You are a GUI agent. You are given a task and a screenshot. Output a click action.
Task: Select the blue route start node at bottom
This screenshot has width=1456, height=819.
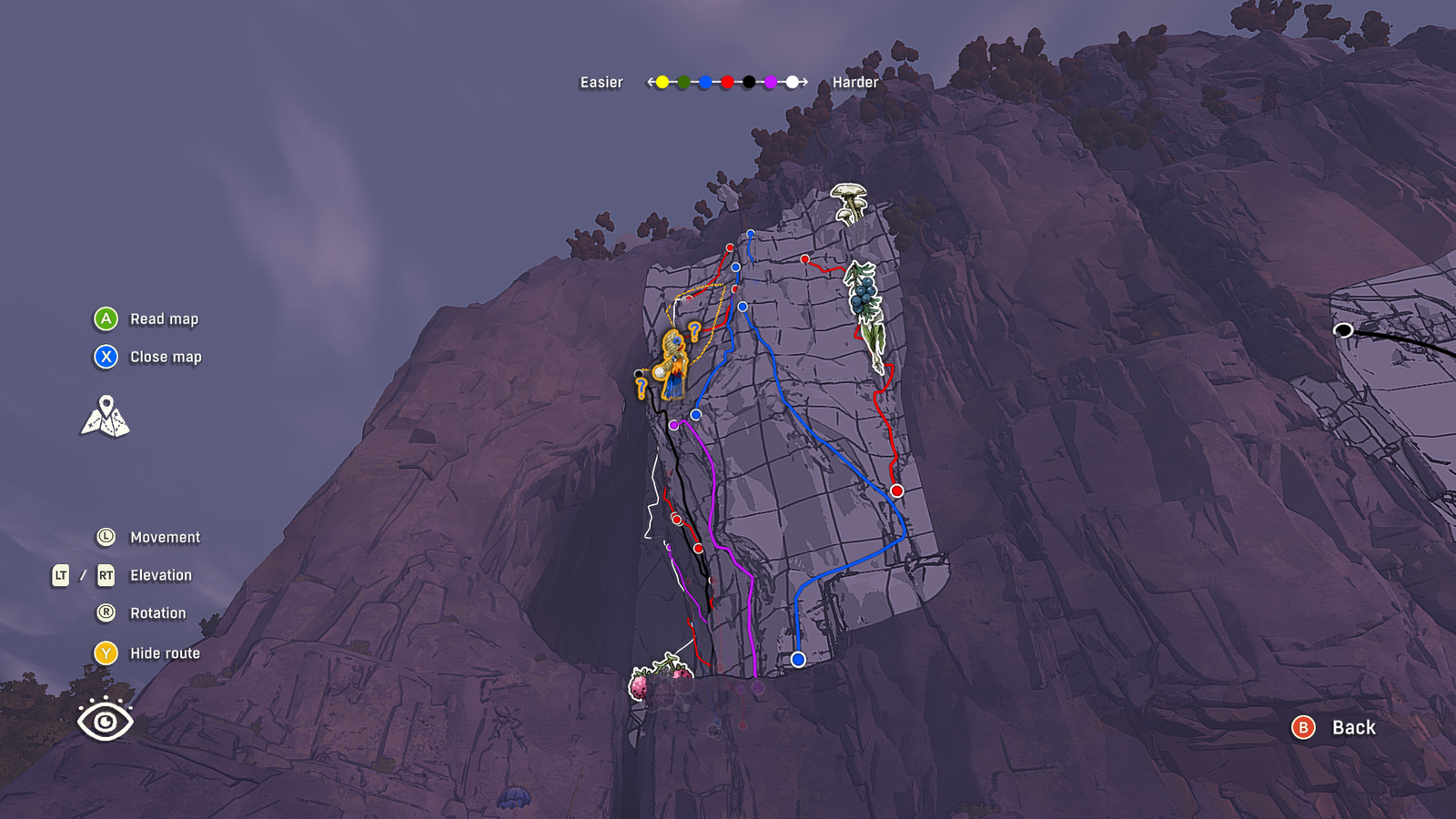(798, 659)
